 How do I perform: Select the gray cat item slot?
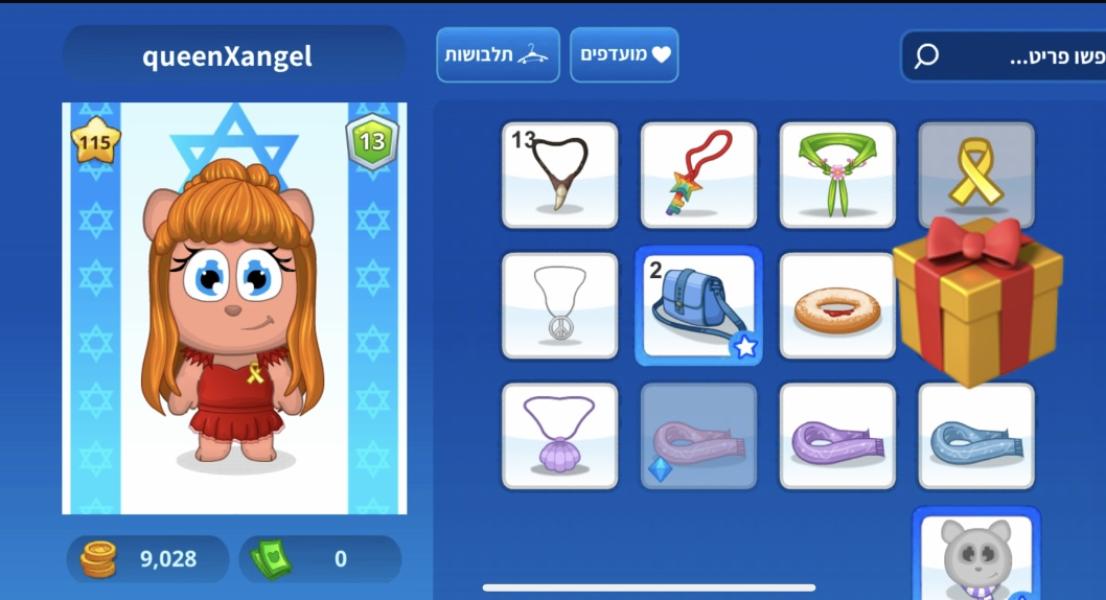click(x=975, y=556)
